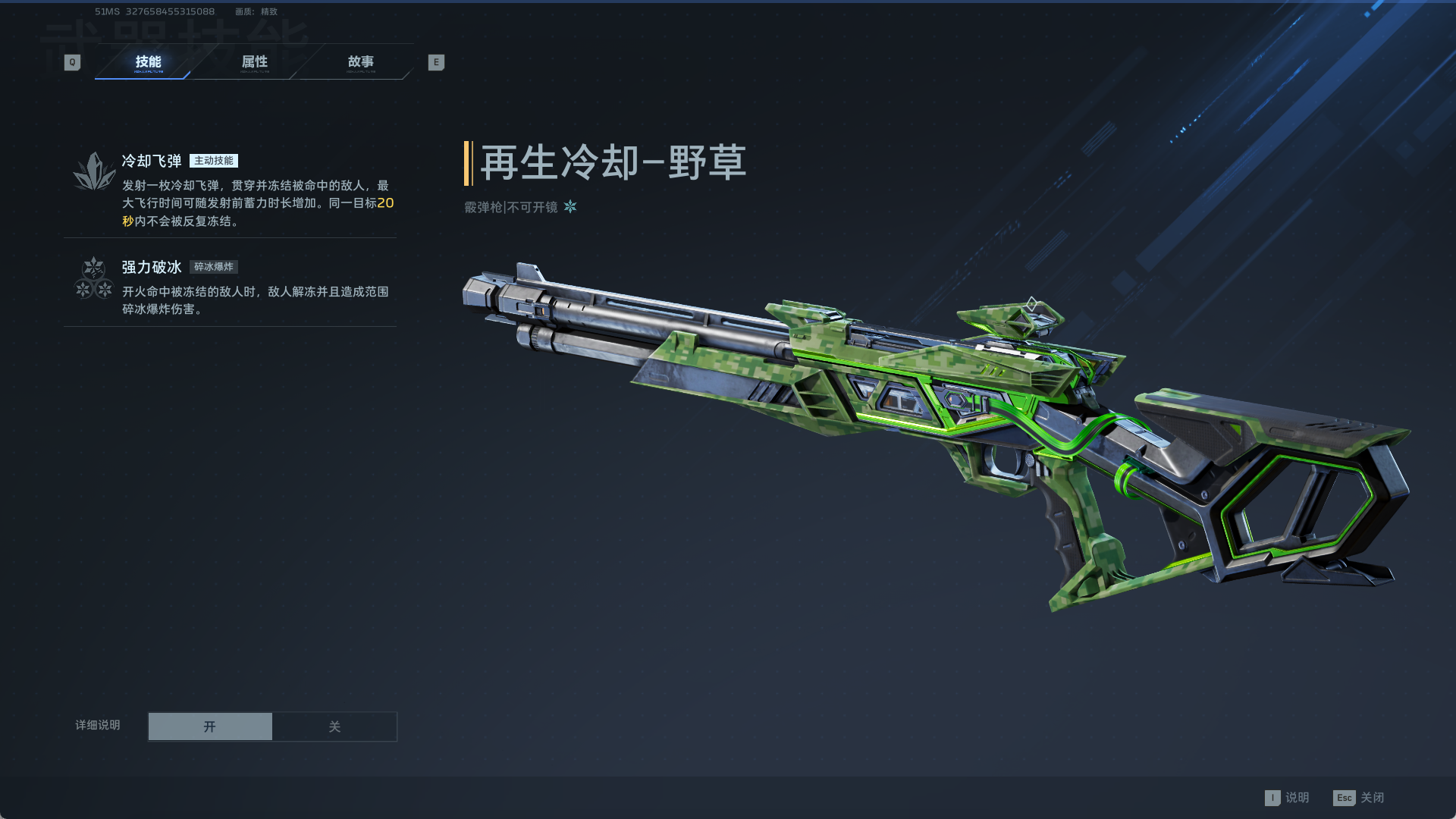Click the snowflake icon beside 不可开镜
Screen dimensions: 1456x819
click(x=570, y=207)
